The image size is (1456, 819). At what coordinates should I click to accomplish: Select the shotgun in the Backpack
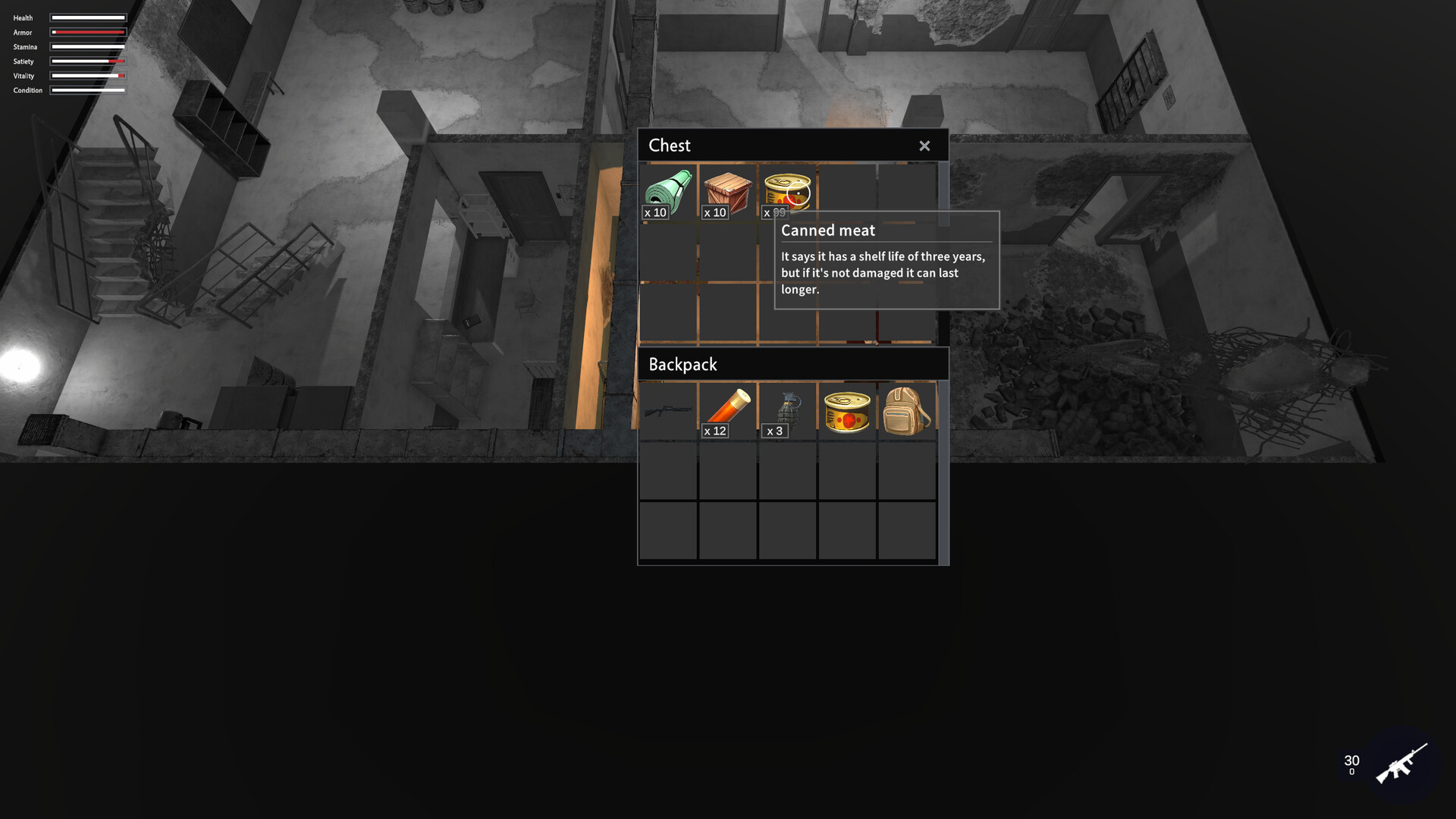[668, 409]
